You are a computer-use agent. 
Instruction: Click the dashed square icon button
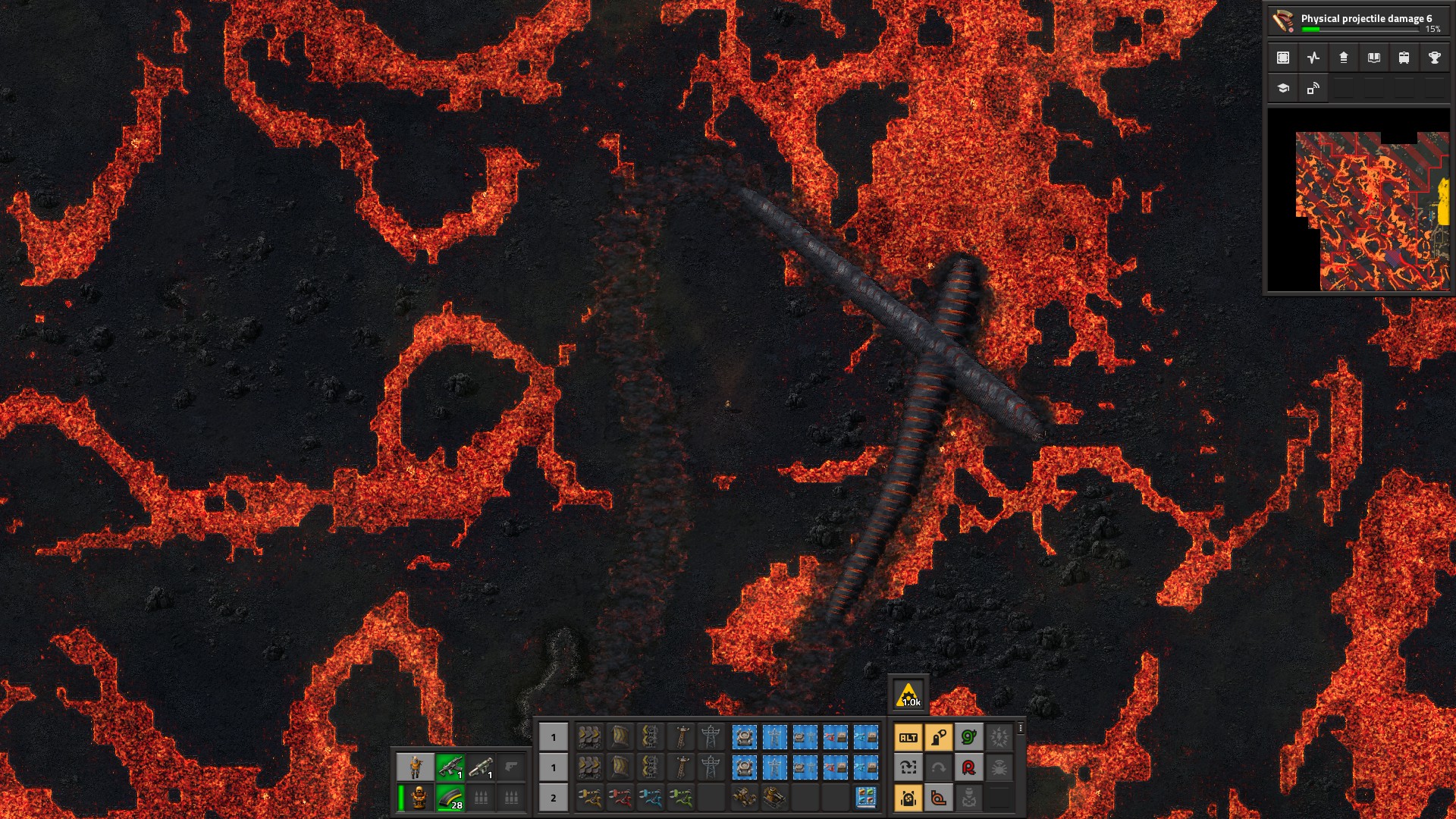(x=1283, y=58)
